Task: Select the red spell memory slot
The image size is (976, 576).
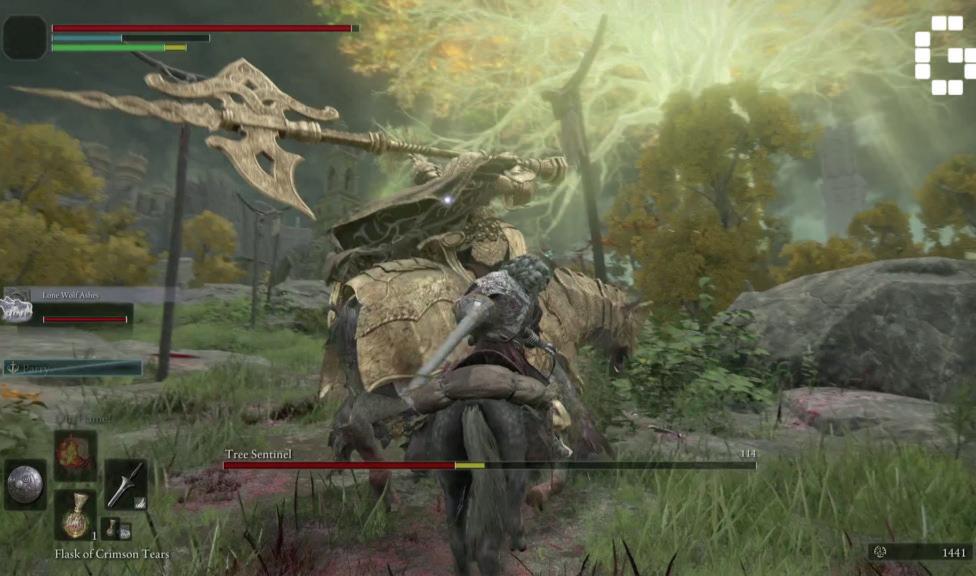Action: 75,455
